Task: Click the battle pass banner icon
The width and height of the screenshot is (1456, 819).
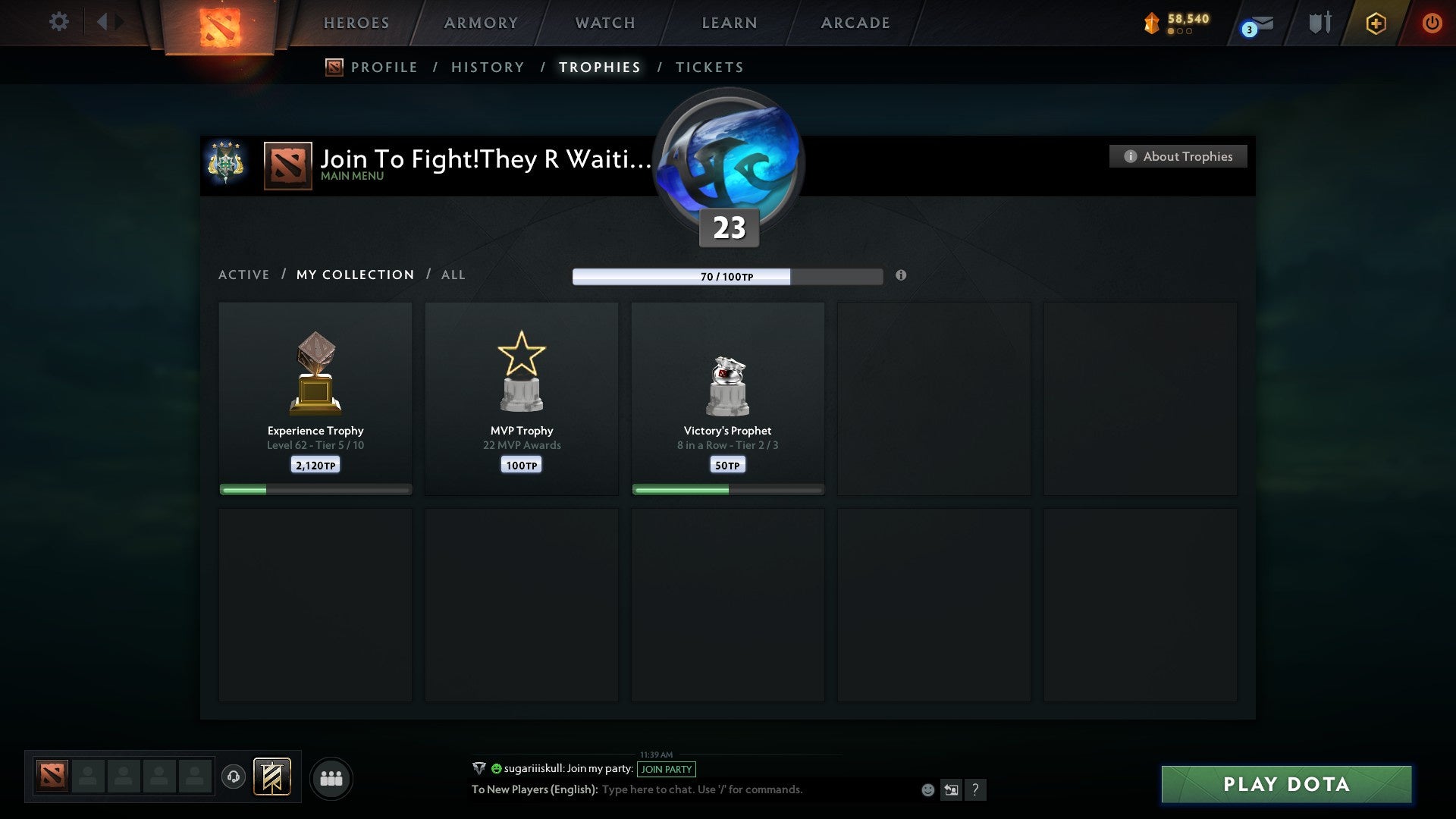Action: (270, 777)
